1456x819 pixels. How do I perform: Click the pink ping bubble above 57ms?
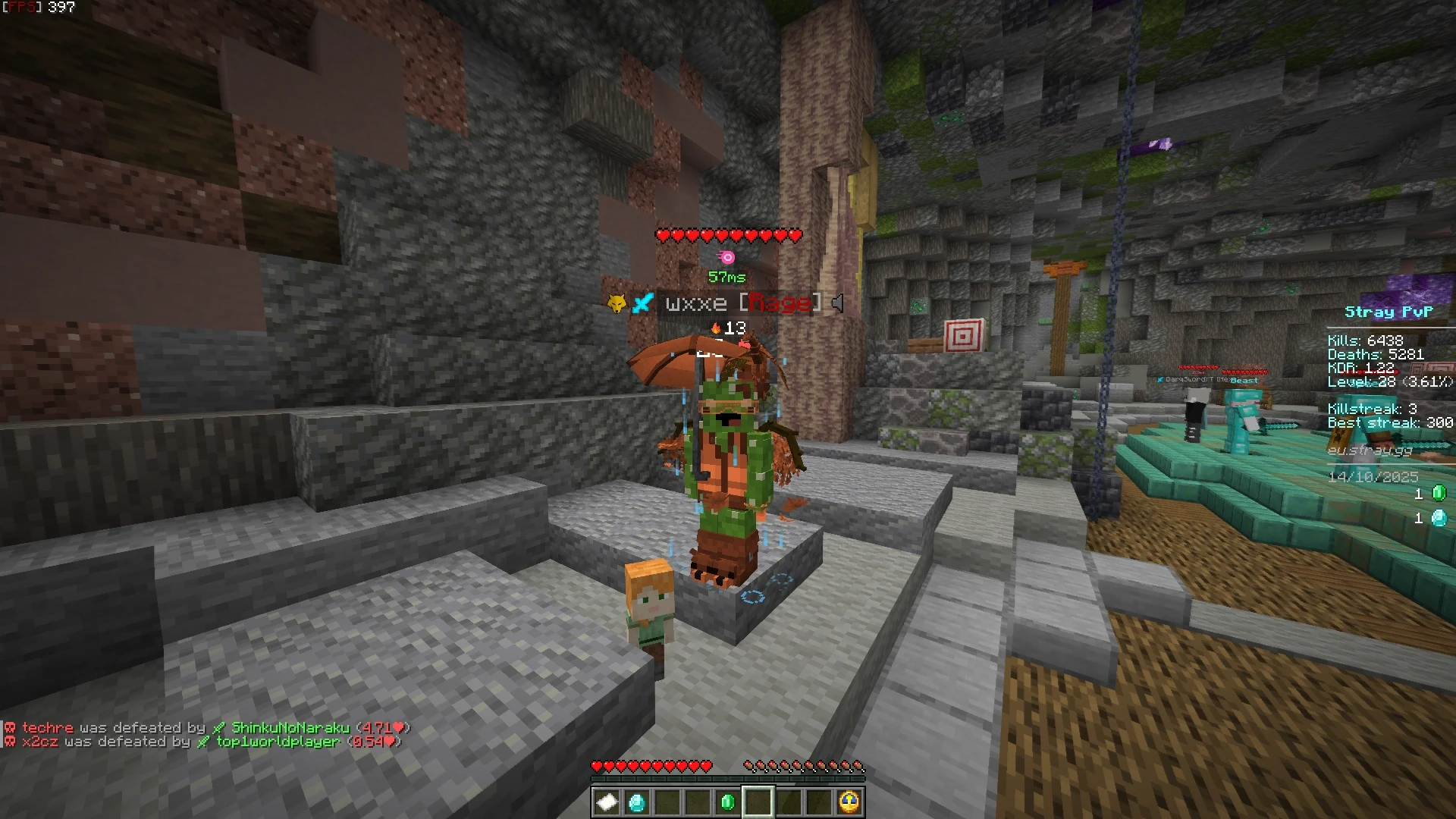[x=726, y=256]
